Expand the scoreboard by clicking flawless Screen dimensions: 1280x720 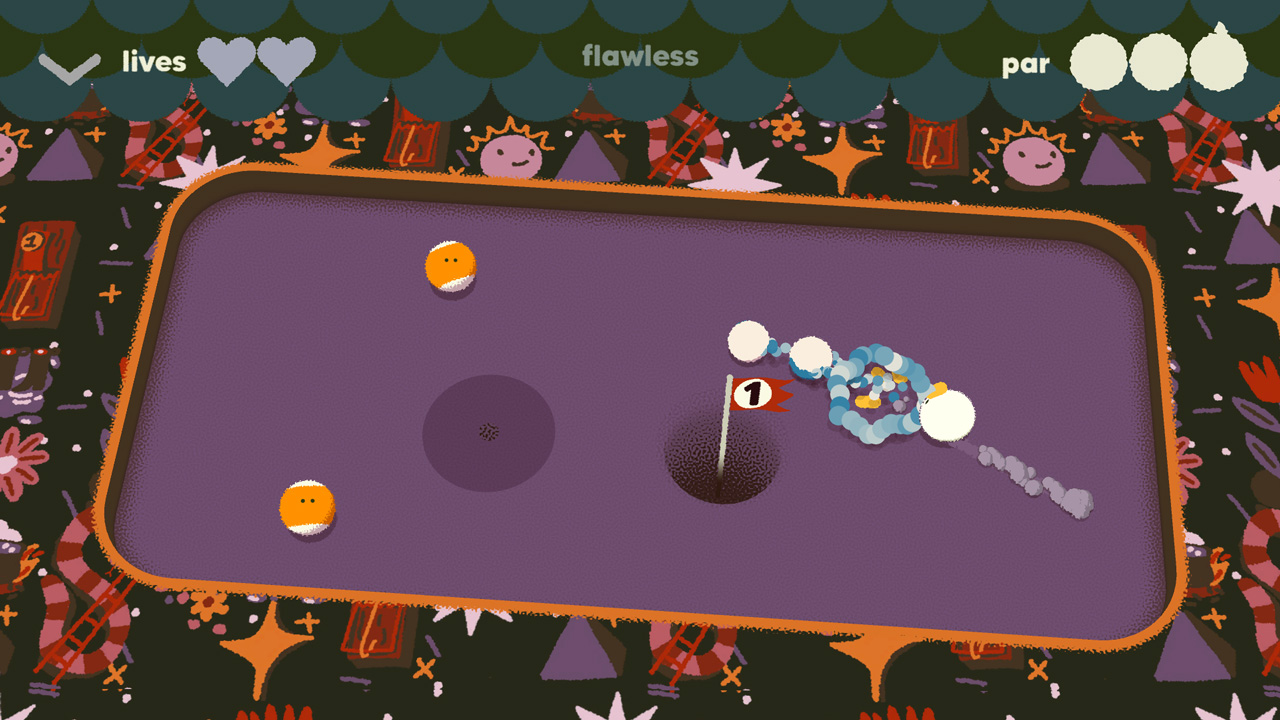(640, 57)
